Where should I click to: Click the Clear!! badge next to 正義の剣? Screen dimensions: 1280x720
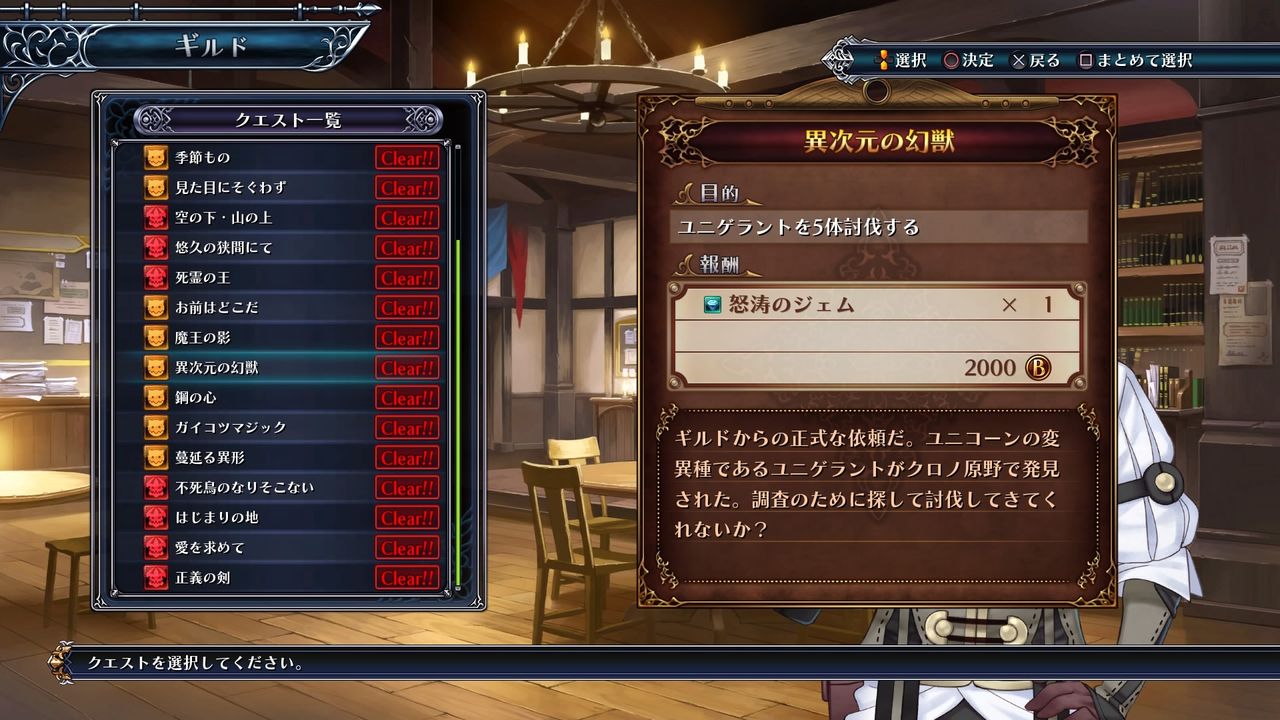point(406,576)
